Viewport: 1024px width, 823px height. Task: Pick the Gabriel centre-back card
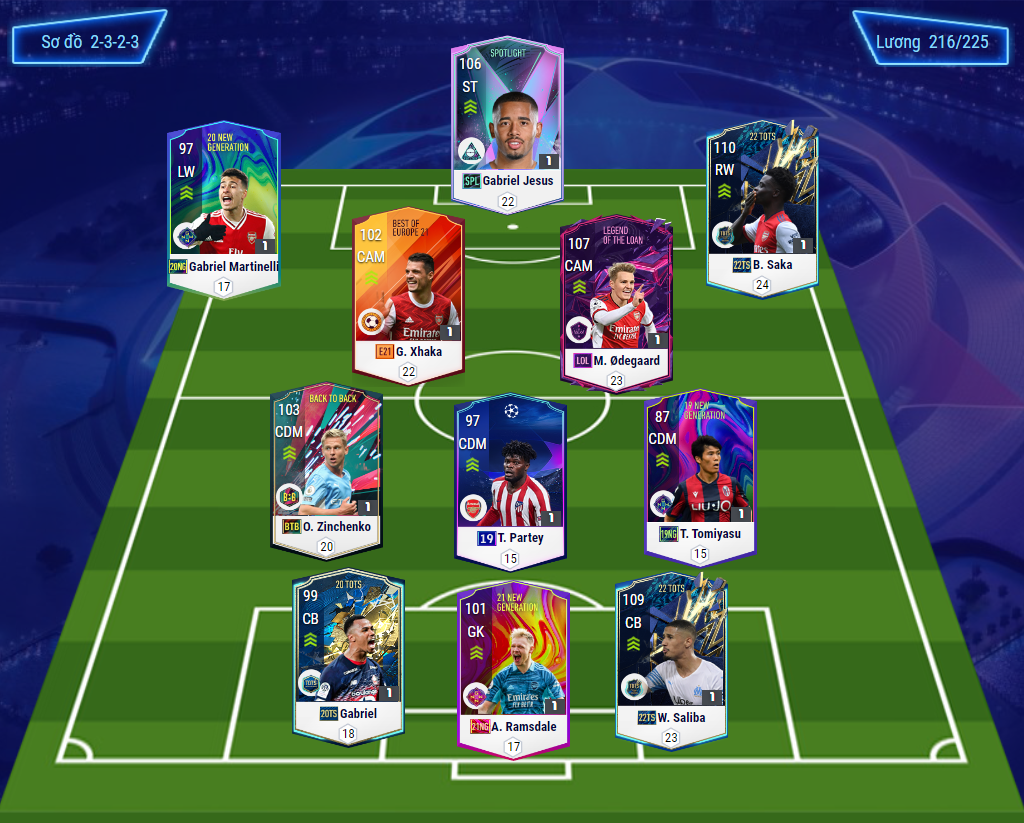point(348,657)
